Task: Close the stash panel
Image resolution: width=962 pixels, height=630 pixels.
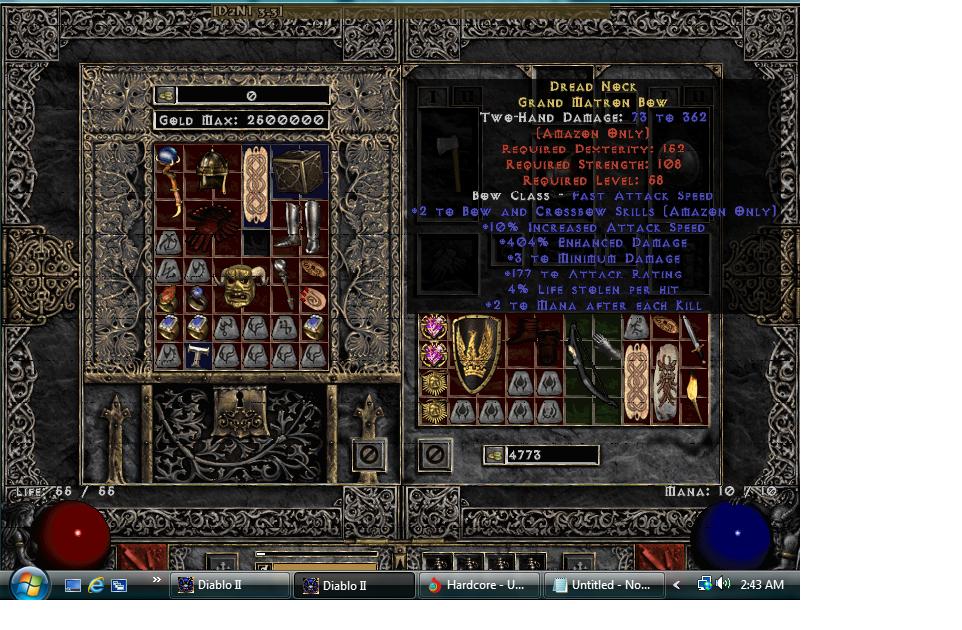Action: [370, 455]
